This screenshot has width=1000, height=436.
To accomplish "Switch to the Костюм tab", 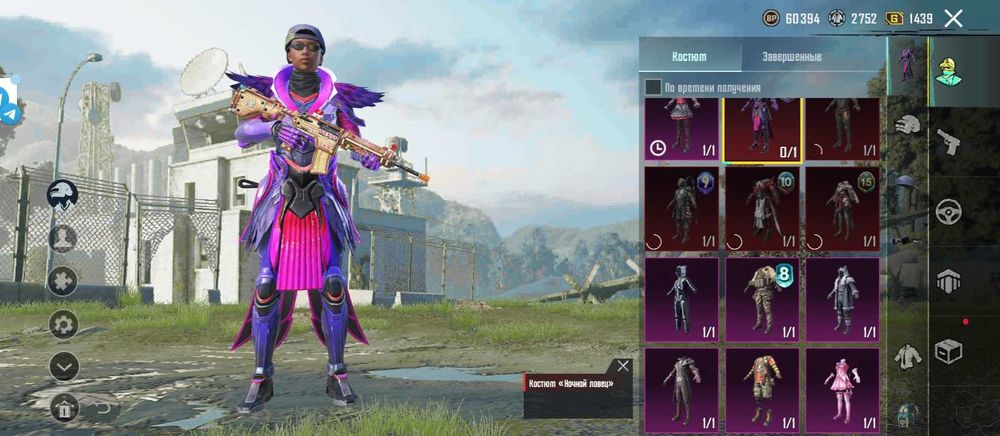I will coord(689,57).
